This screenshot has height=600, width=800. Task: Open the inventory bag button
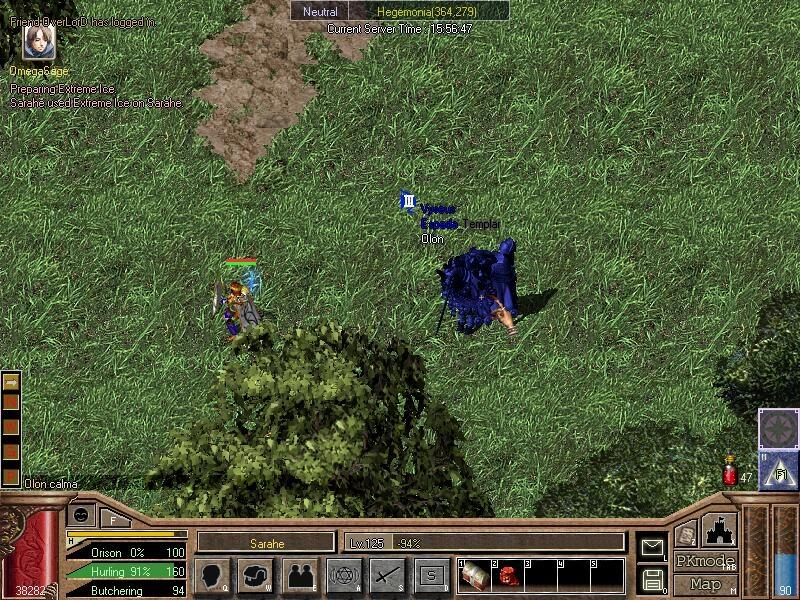pos(256,575)
